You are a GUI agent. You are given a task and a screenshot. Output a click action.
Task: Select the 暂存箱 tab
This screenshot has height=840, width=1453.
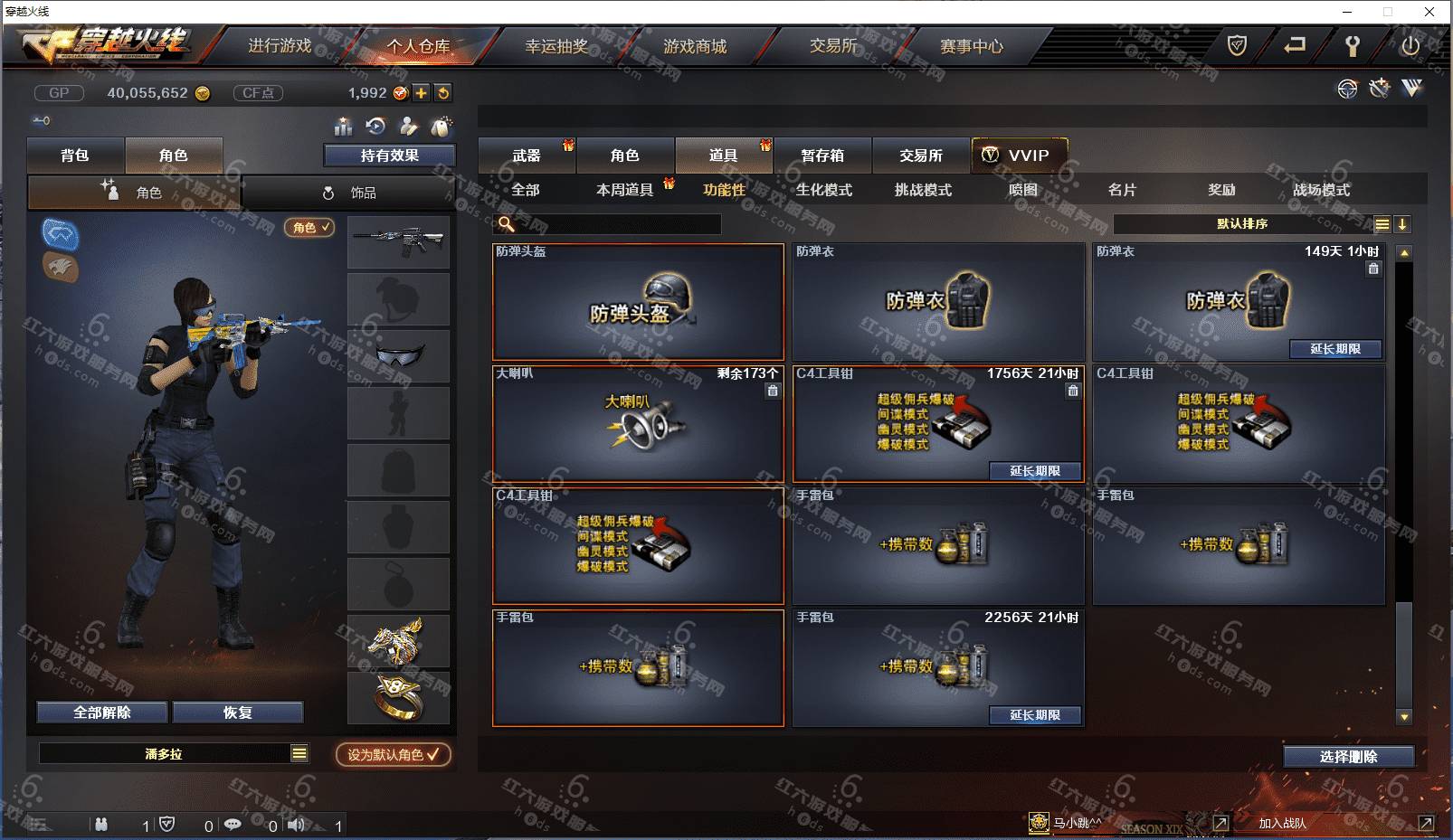821,156
